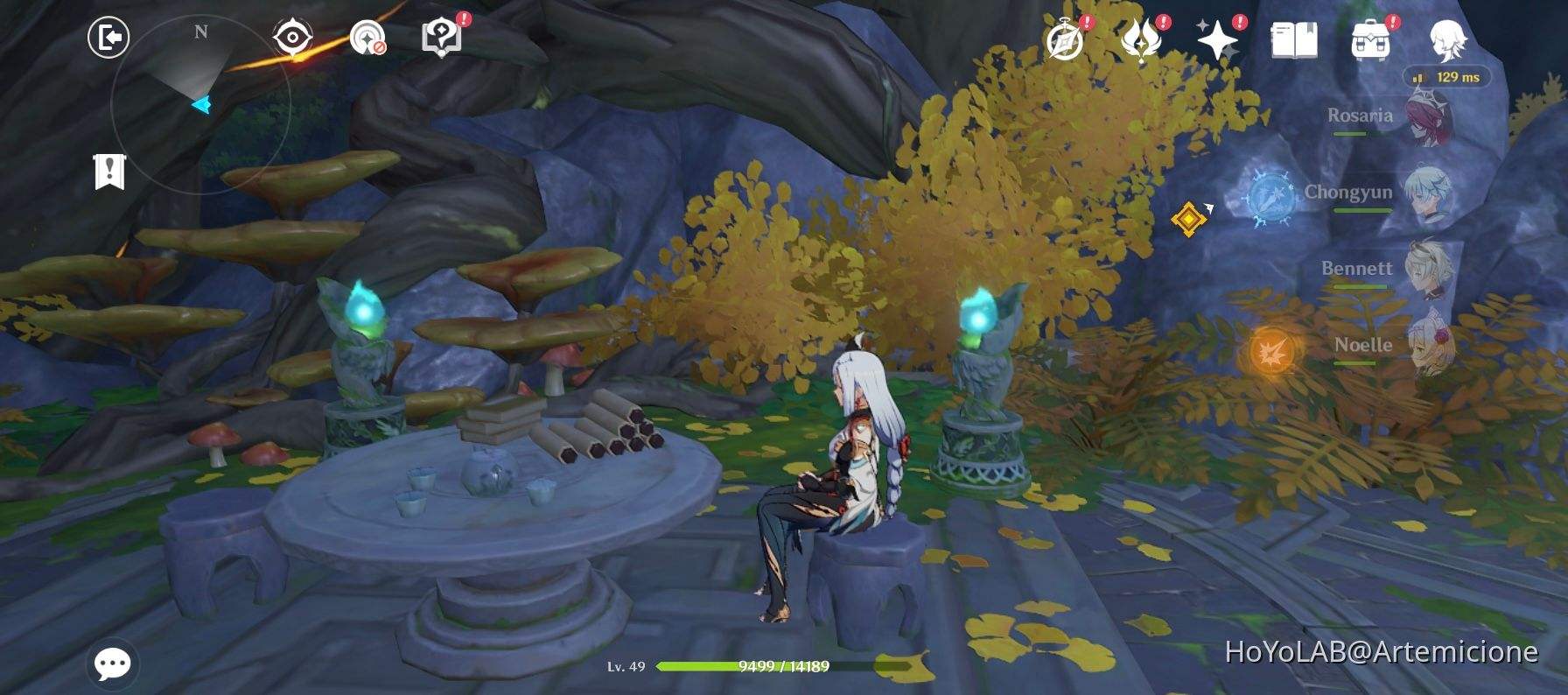Tap the compass rose on the minimap
The width and height of the screenshot is (1568, 695).
pyautogui.click(x=200, y=32)
